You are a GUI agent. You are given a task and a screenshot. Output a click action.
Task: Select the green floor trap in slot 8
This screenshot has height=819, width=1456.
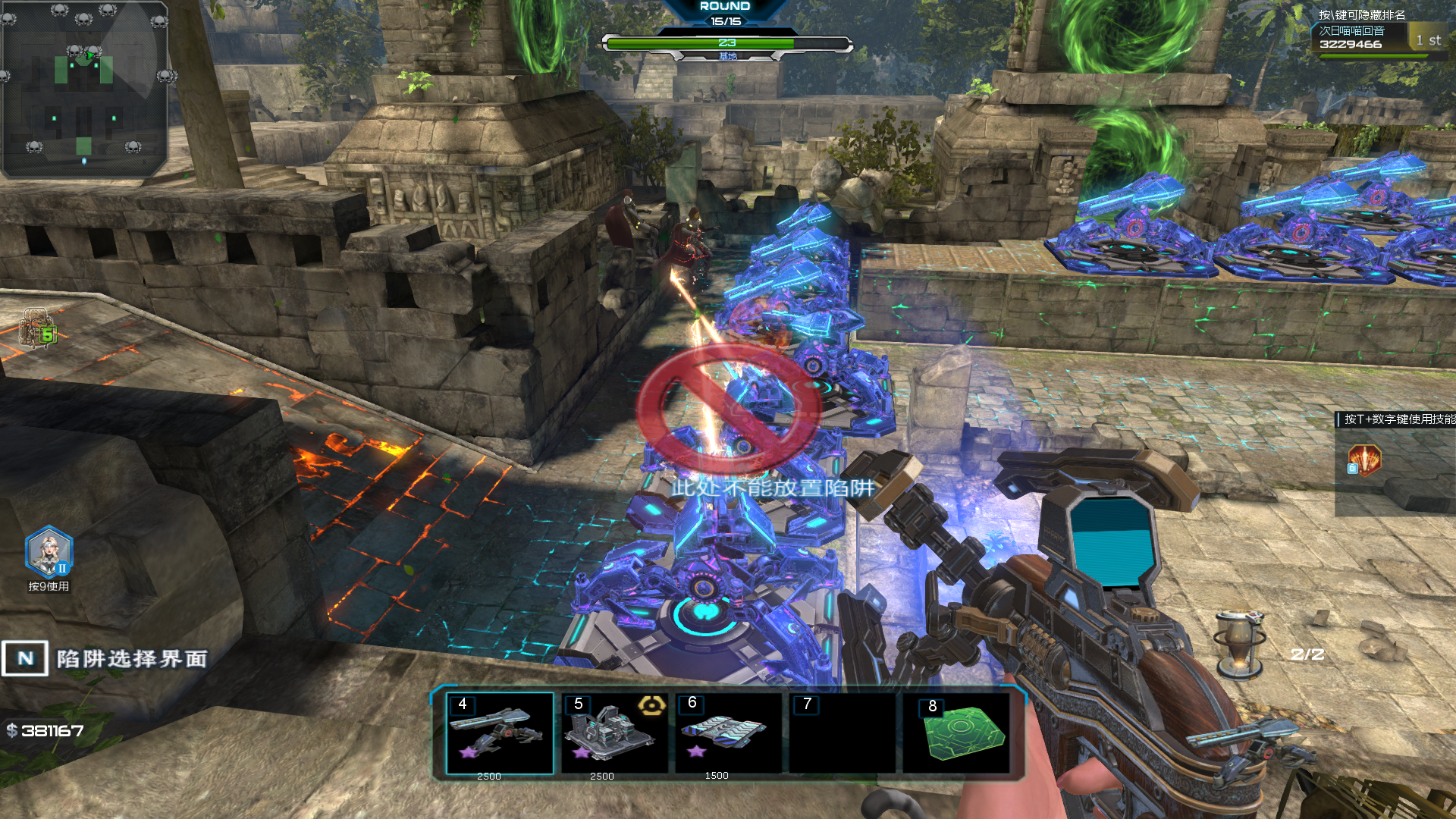point(957,734)
